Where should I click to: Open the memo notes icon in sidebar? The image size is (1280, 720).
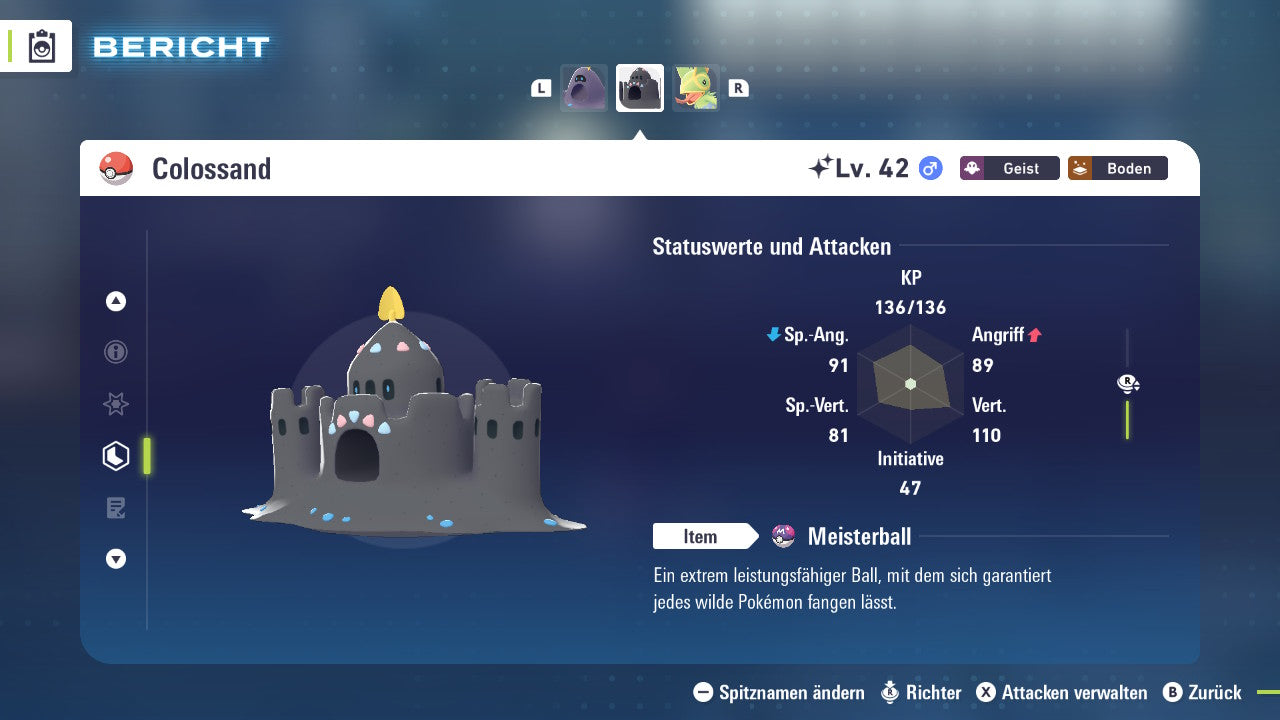tap(115, 508)
